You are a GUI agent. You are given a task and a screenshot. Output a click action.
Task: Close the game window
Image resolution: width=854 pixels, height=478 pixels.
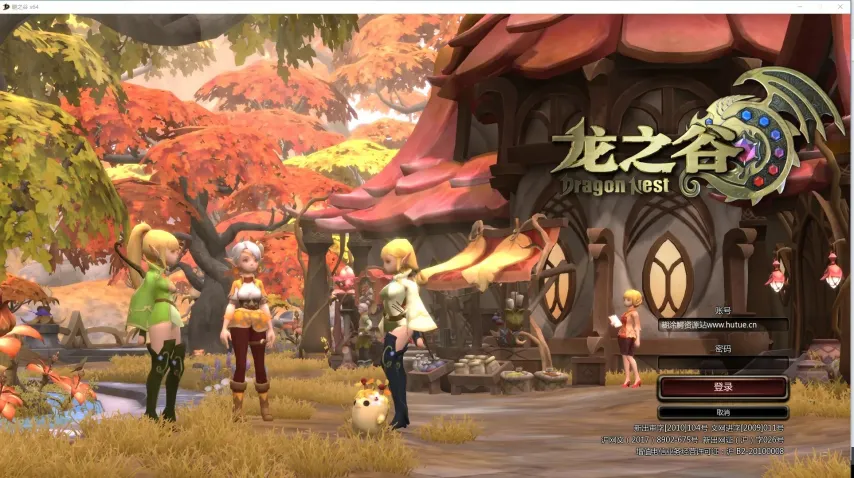point(838,6)
